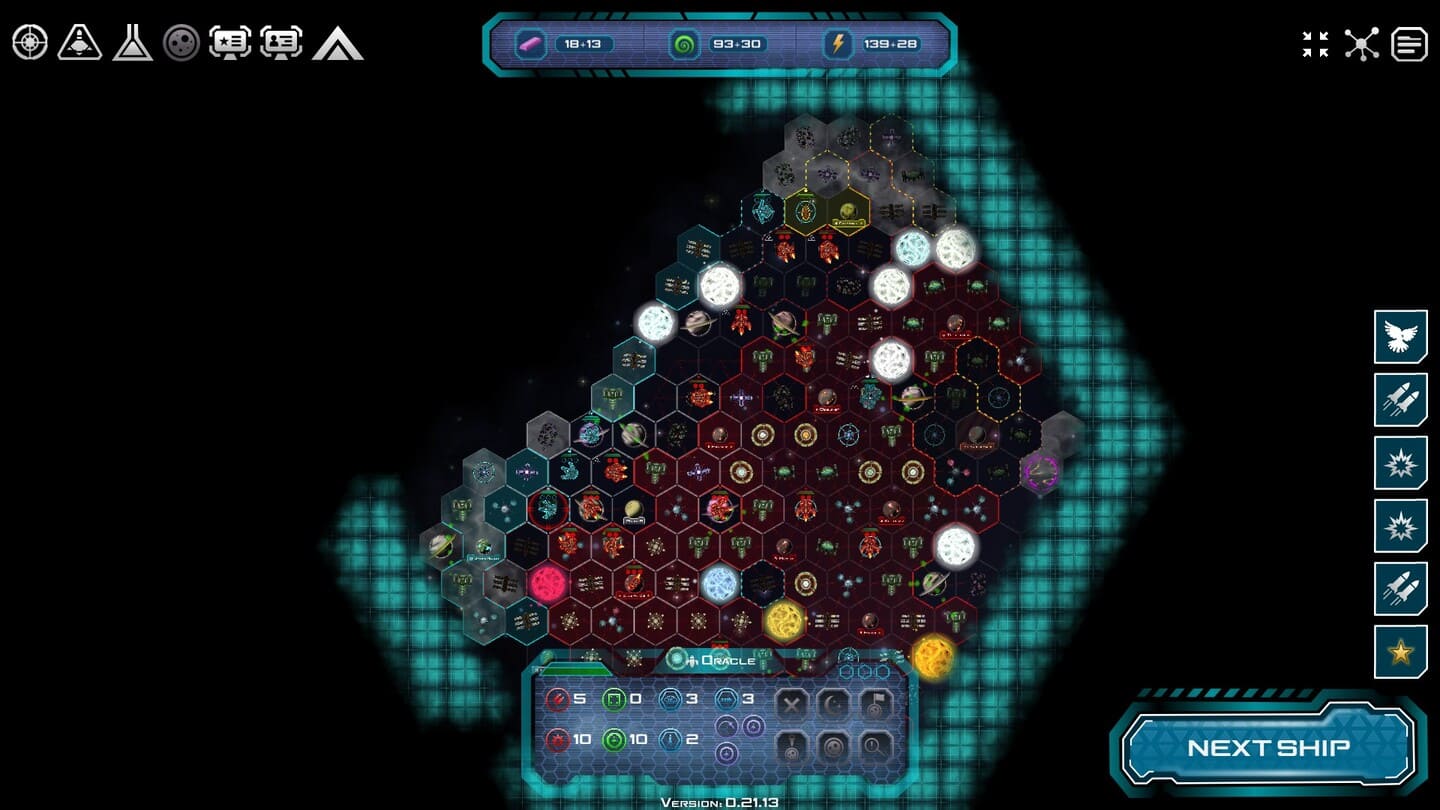Open the crosshair target icon
This screenshot has width=1440, height=810.
click(x=30, y=42)
